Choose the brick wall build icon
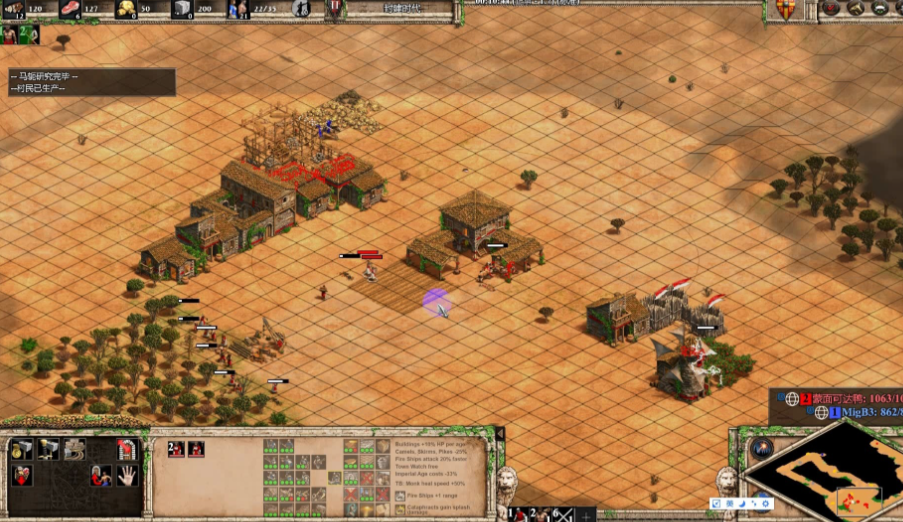This screenshot has width=903, height=522. 73,449
